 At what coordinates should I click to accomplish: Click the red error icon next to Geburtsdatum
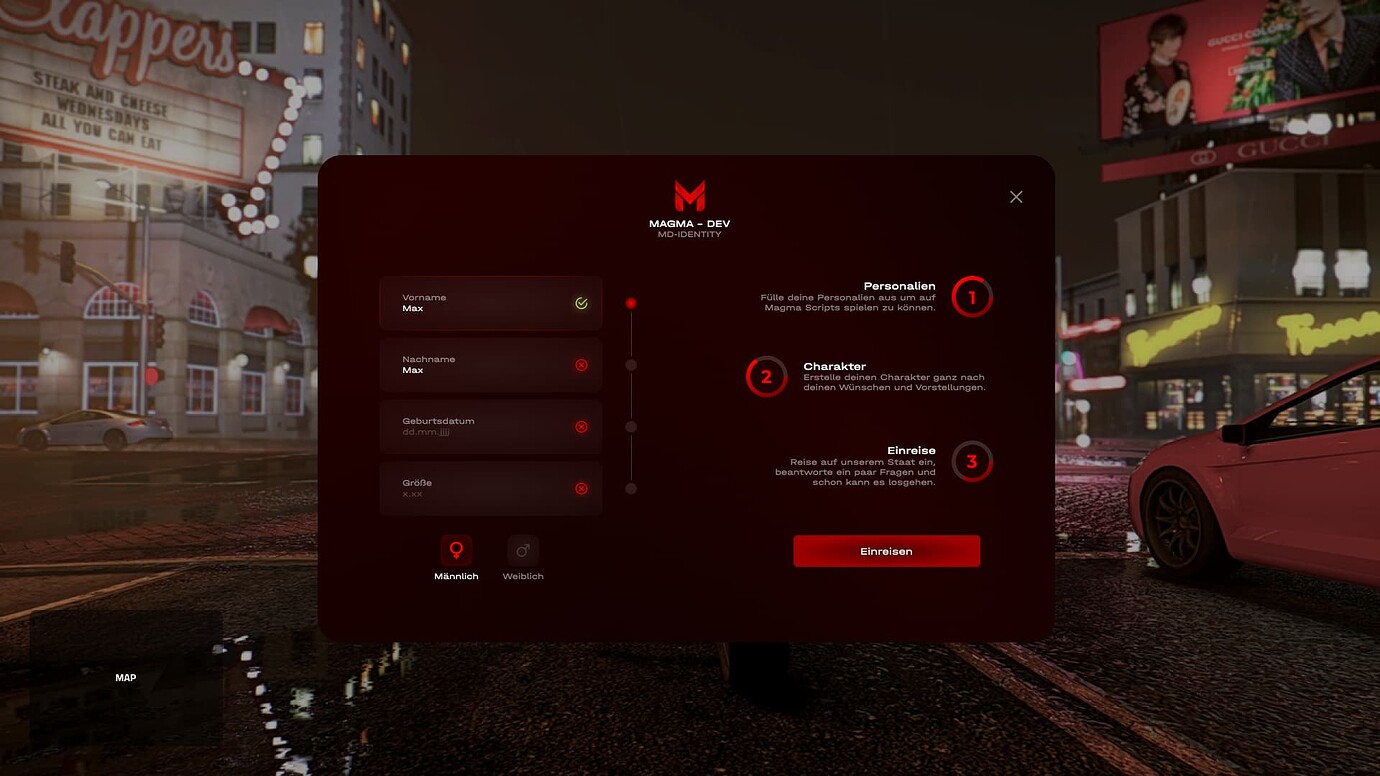point(581,426)
